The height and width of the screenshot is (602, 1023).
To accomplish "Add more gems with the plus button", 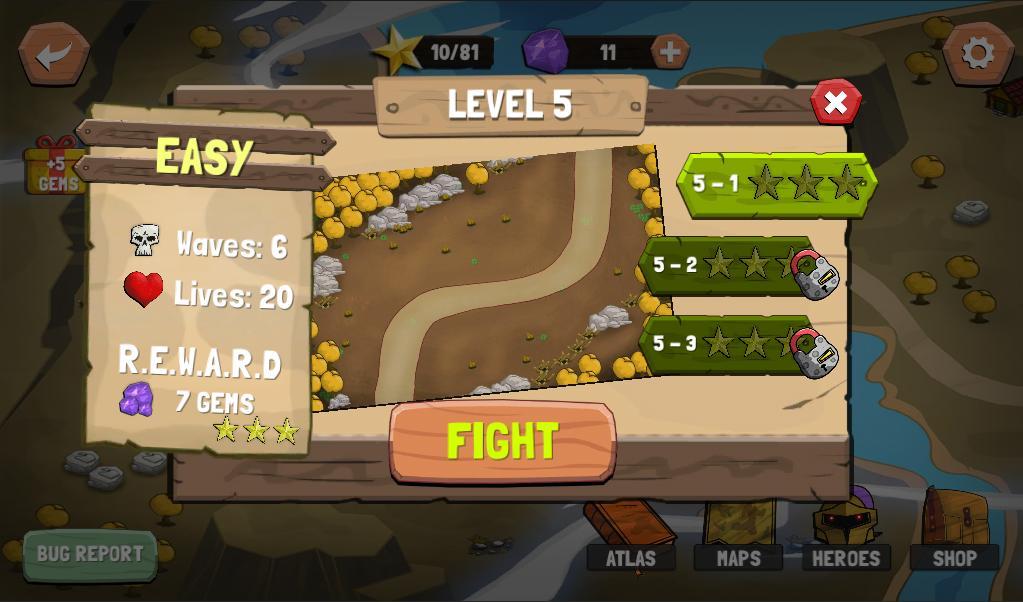I will coord(670,51).
